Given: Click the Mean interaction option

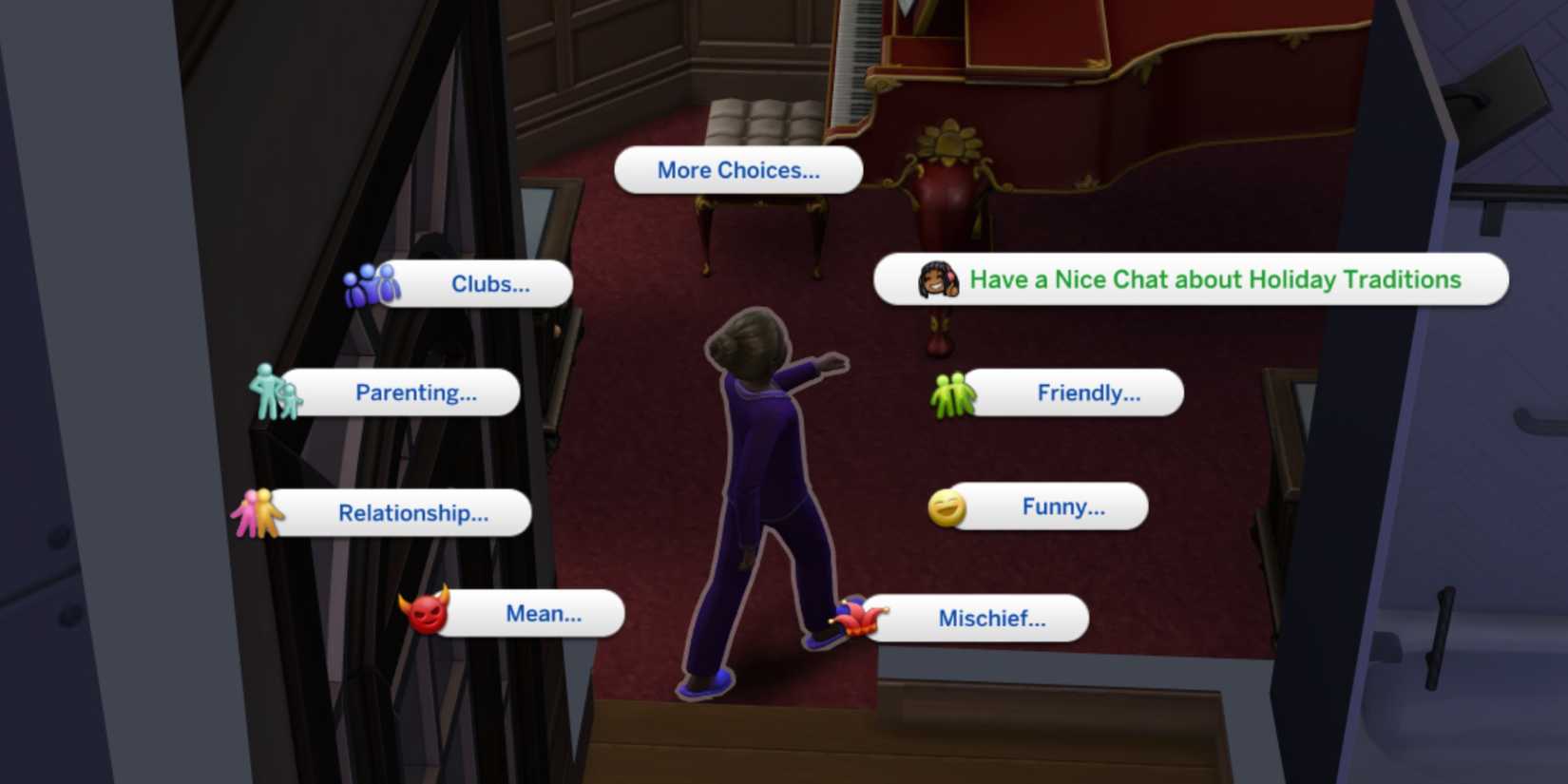Looking at the screenshot, I should (545, 614).
